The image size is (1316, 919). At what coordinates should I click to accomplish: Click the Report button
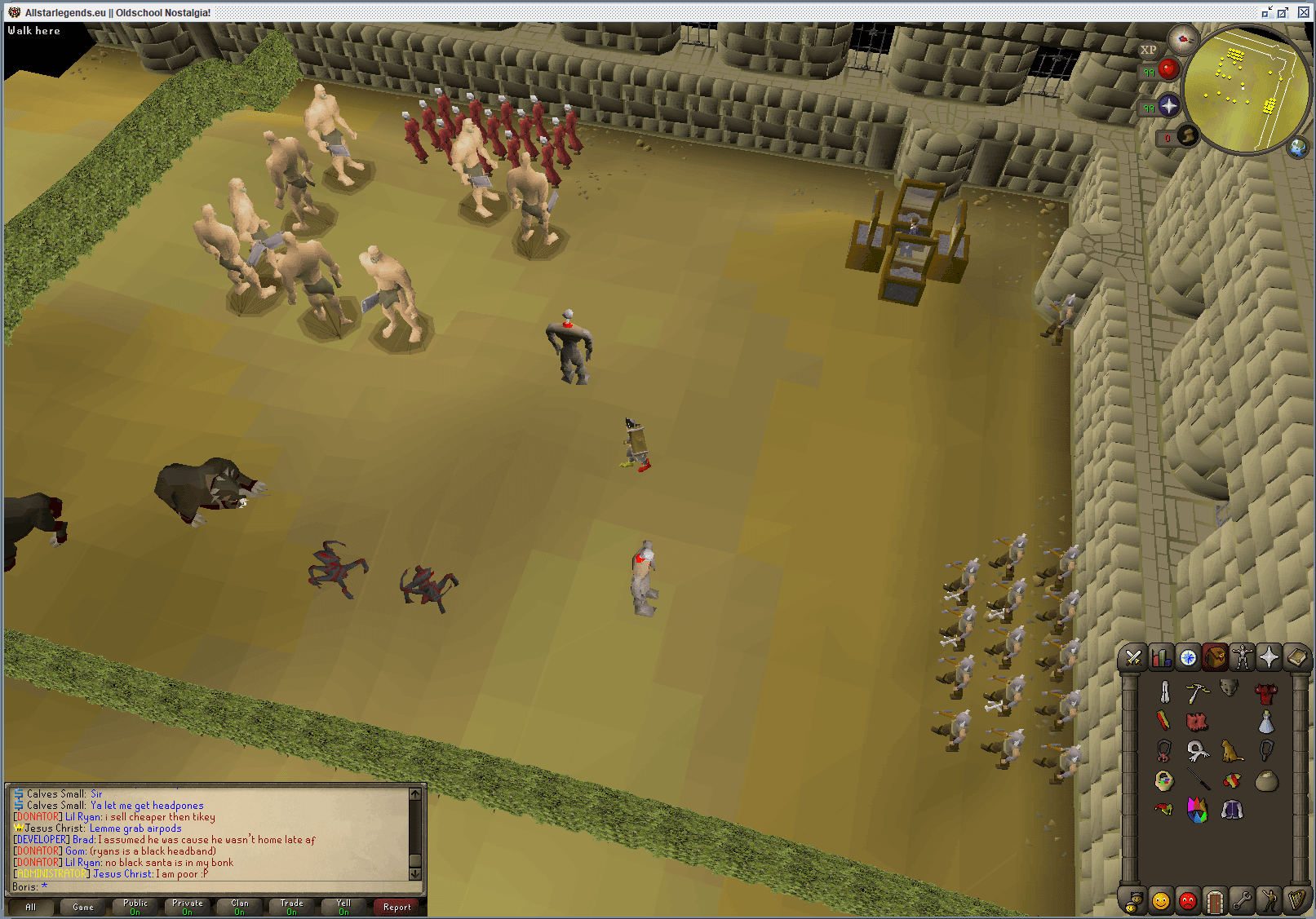point(397,907)
